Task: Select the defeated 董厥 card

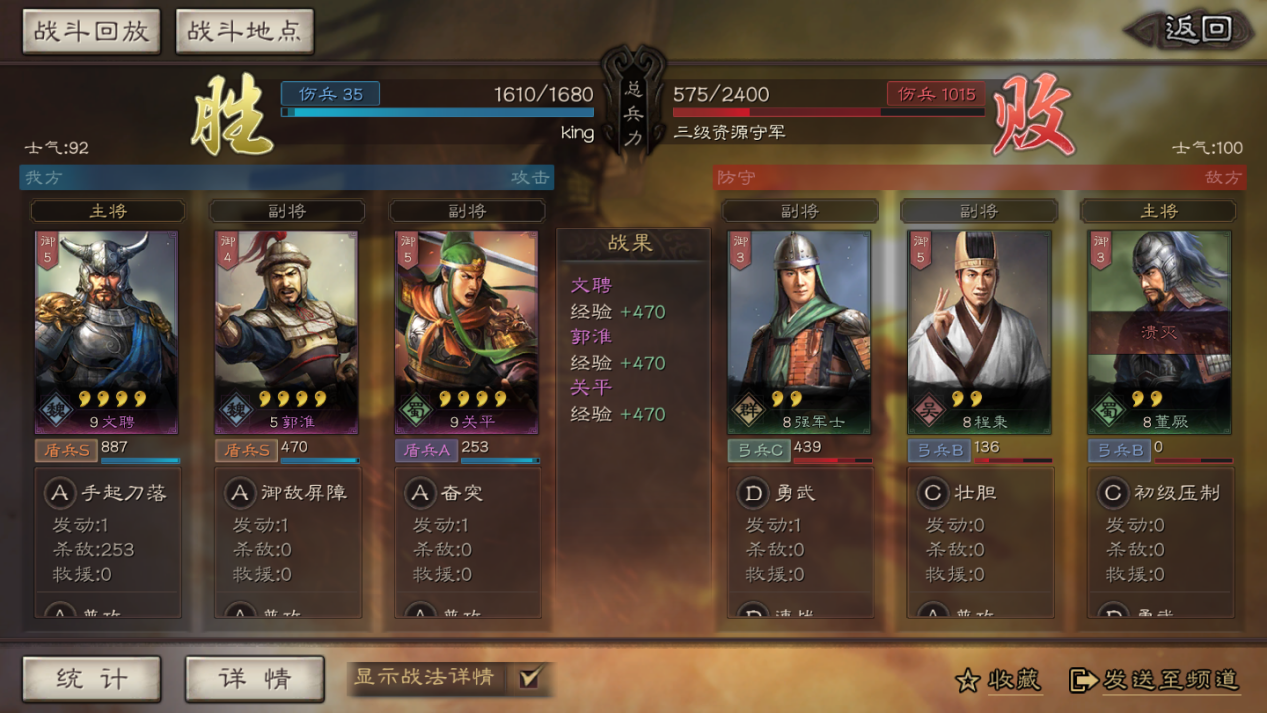Action: [1159, 332]
